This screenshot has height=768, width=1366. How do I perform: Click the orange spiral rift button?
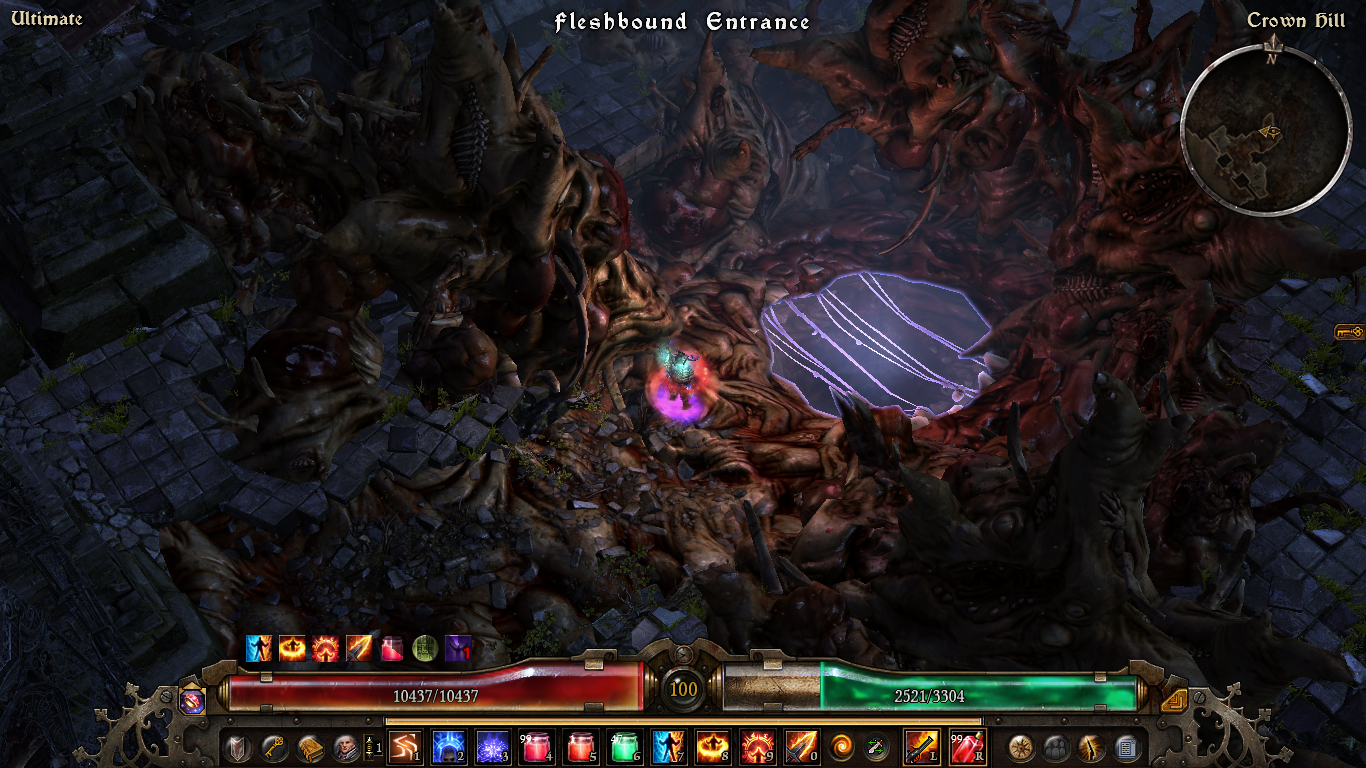tap(842, 747)
